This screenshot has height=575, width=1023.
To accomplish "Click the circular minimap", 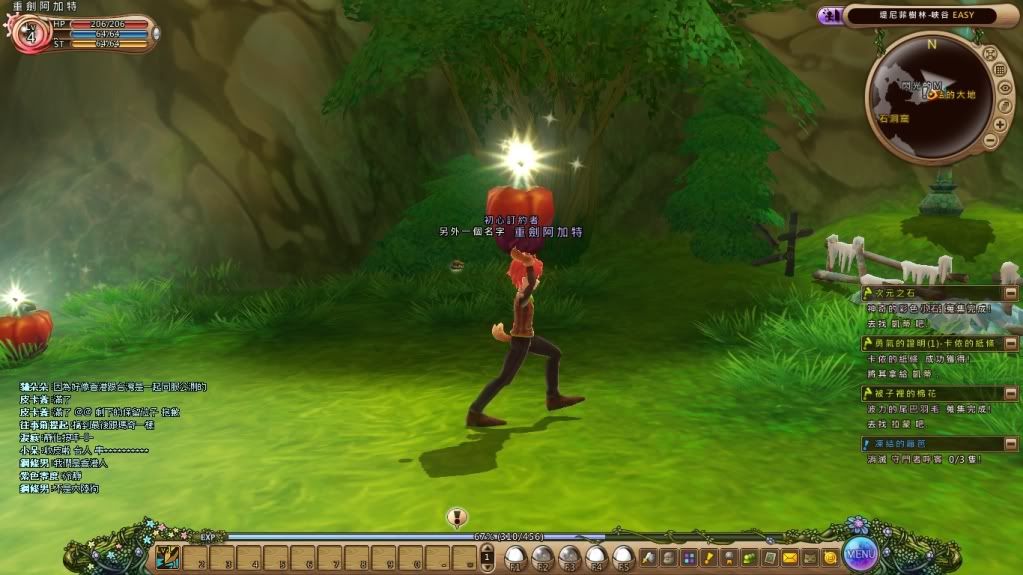I will pyautogui.click(x=927, y=96).
